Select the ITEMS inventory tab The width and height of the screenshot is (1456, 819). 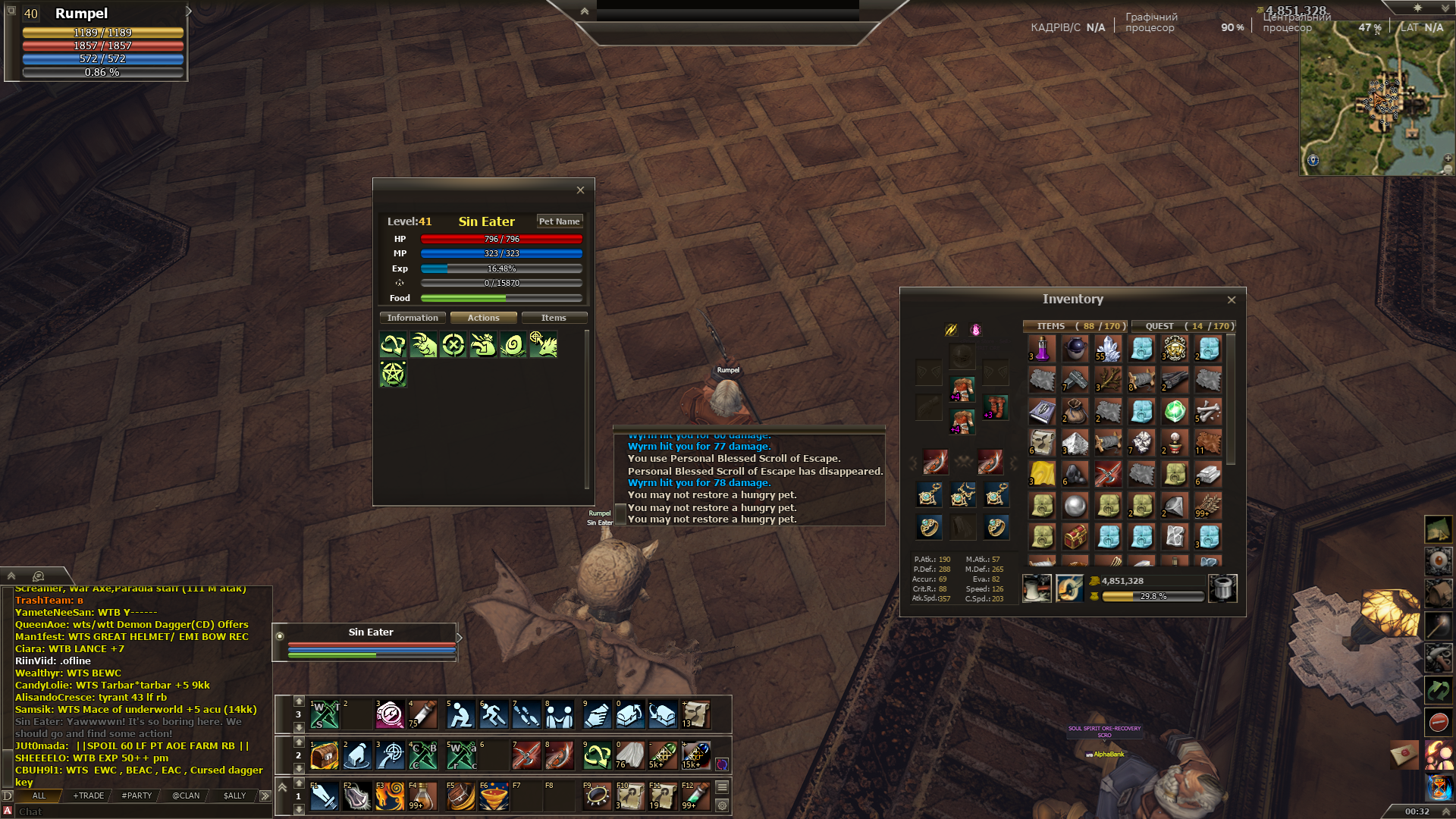pos(1075,326)
